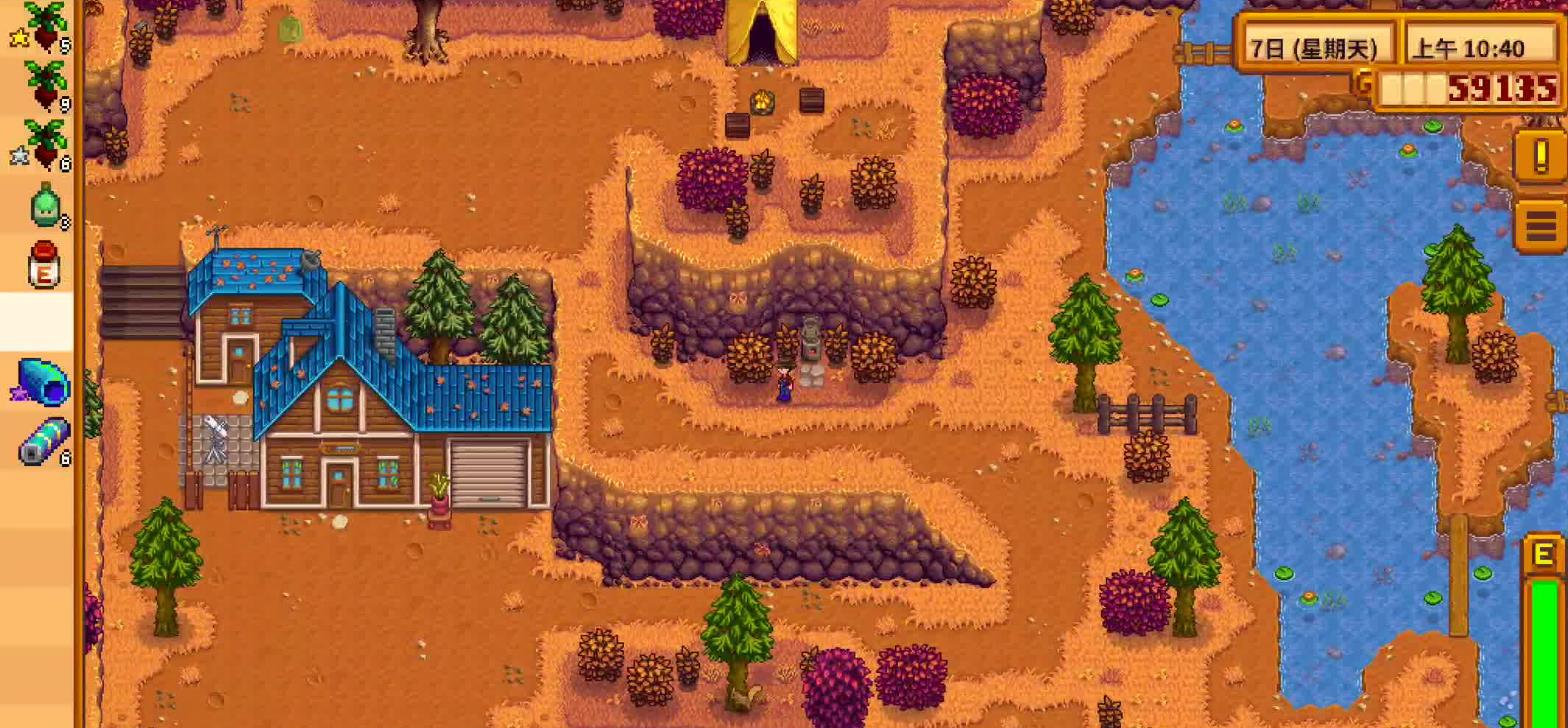Screen dimensions: 1568x728
Task: Open the journal with the exclamation mark
Action: [x=1539, y=156]
